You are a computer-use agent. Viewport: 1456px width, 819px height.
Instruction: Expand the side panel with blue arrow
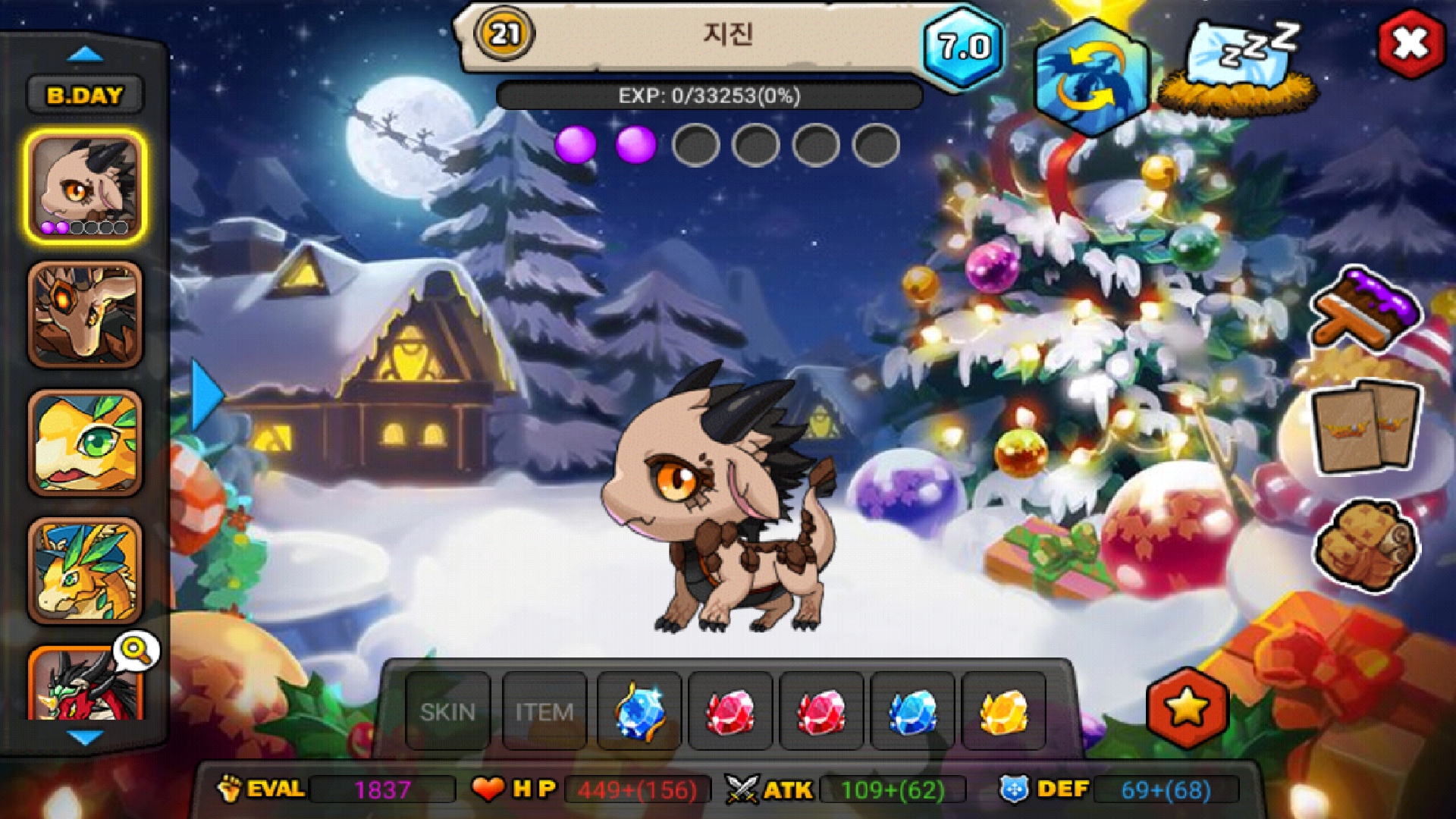206,396
